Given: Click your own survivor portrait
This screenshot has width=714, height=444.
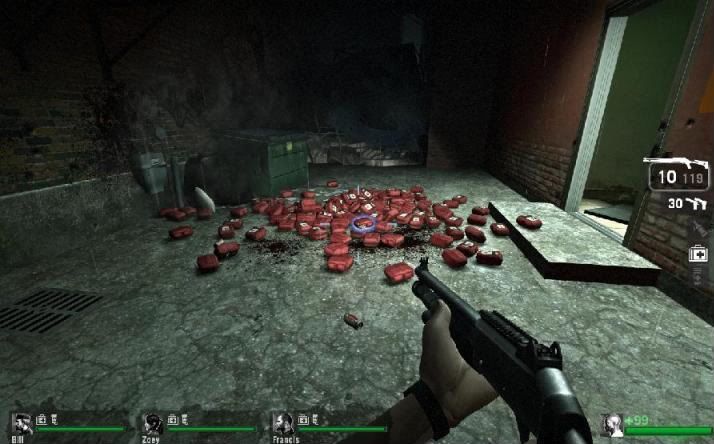Looking at the screenshot, I should point(611,423).
